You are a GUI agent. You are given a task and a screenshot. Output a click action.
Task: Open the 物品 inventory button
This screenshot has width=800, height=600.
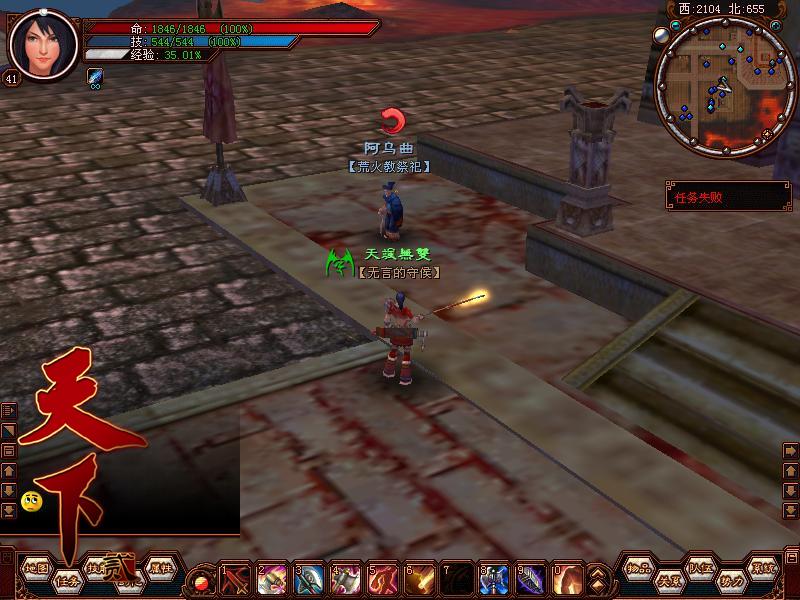tap(638, 568)
